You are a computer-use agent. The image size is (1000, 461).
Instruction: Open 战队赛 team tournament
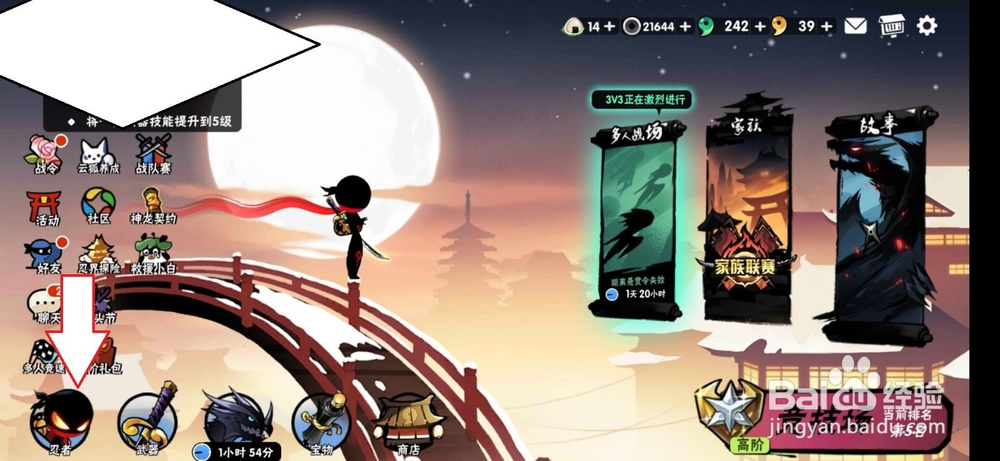(x=153, y=153)
